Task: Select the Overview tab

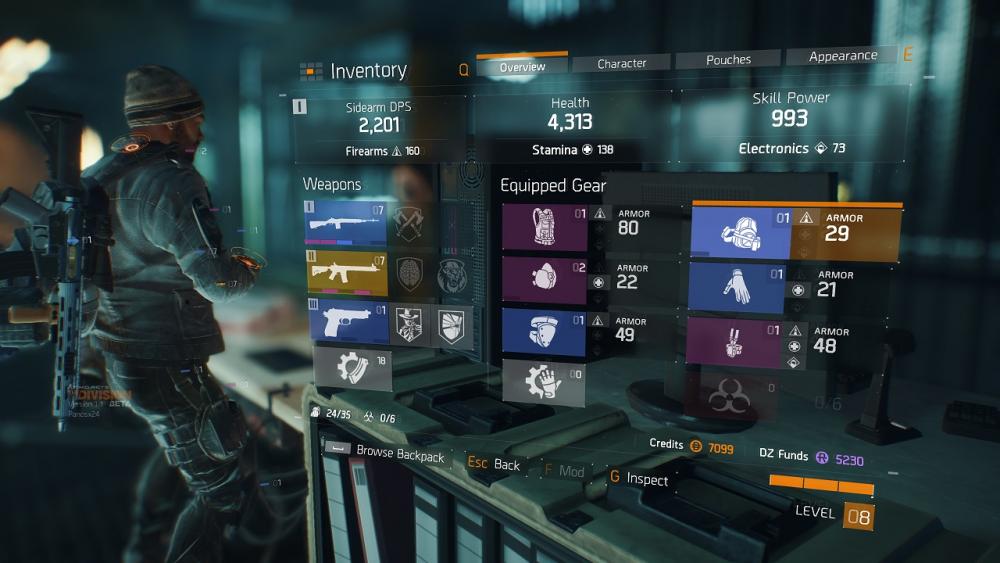Action: point(522,67)
